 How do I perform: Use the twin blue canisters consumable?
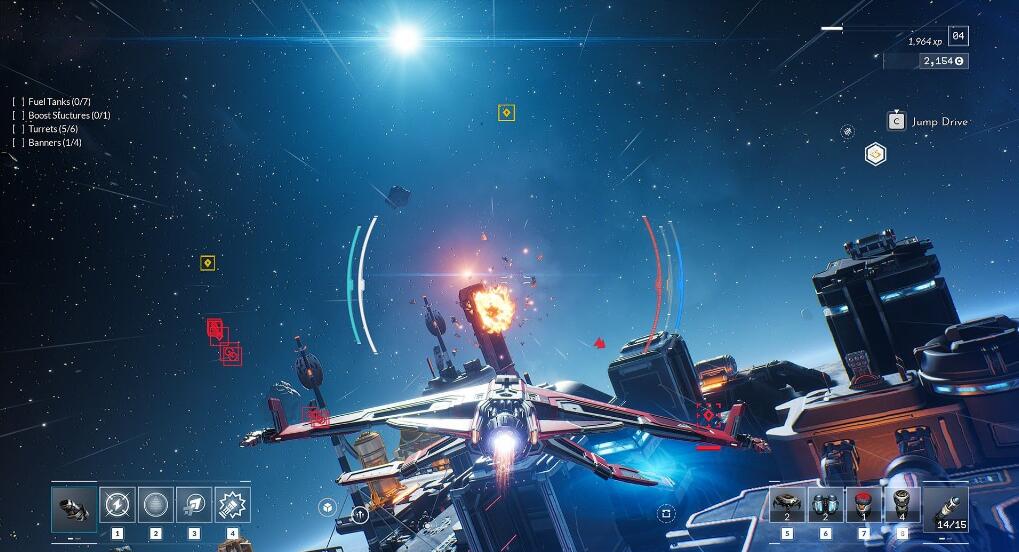coord(825,504)
